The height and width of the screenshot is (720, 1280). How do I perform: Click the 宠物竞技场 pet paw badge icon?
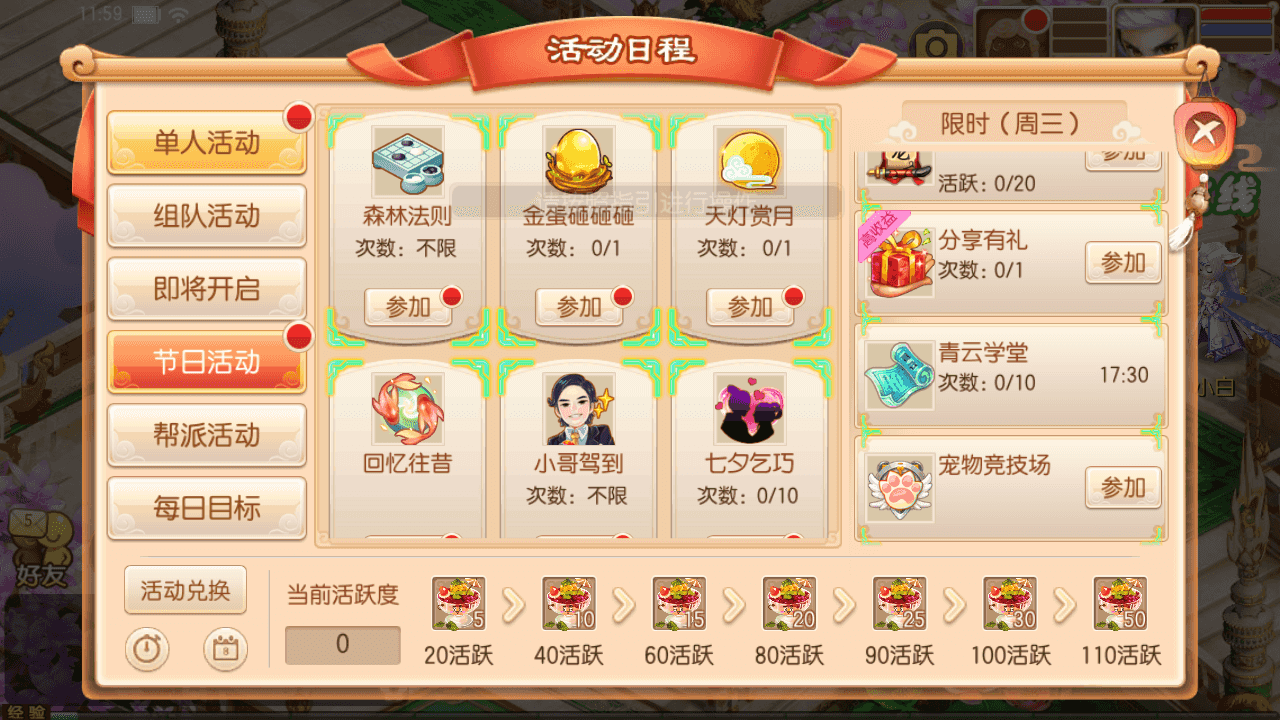pyautogui.click(x=898, y=487)
